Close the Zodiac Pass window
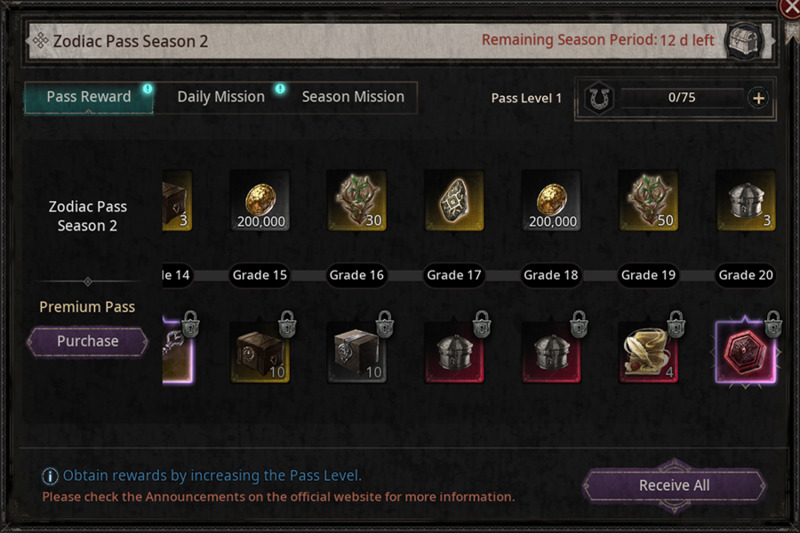This screenshot has height=533, width=800. click(x=790, y=8)
